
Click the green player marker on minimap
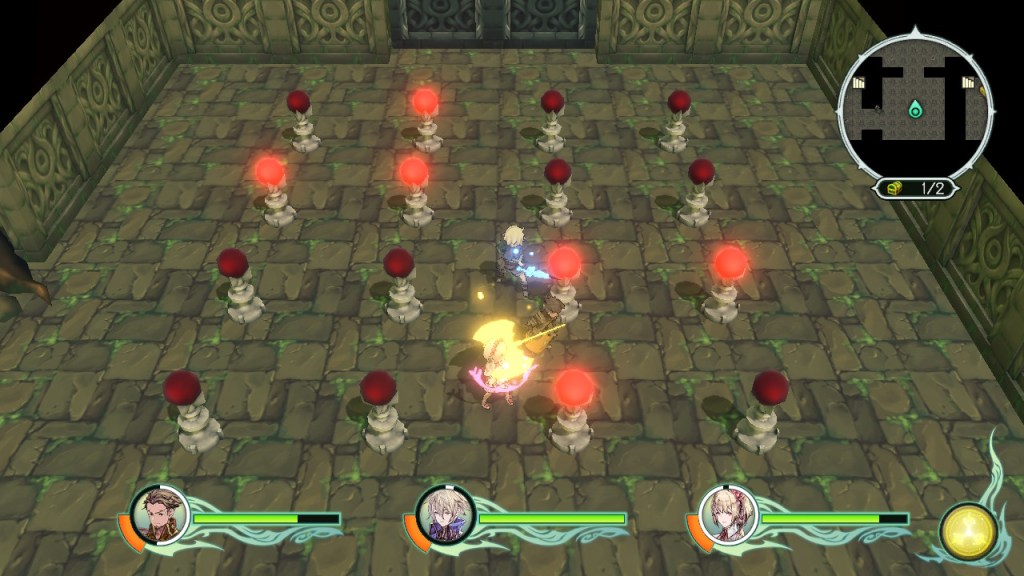914,108
